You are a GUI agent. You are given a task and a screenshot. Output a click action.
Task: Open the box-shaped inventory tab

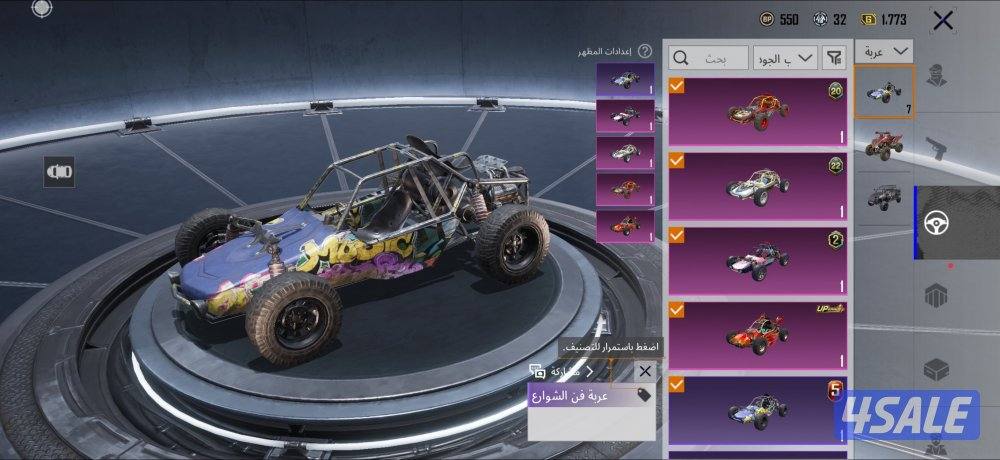(x=938, y=370)
